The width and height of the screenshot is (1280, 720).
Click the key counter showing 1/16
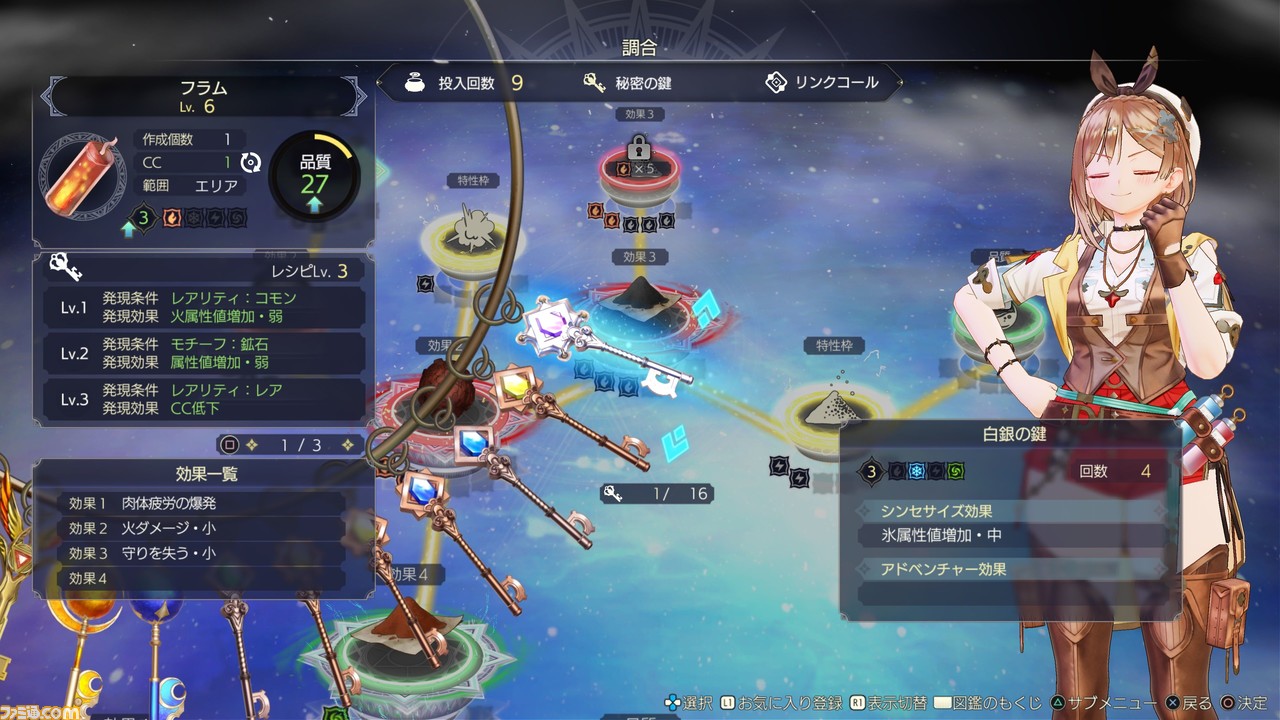(x=656, y=492)
